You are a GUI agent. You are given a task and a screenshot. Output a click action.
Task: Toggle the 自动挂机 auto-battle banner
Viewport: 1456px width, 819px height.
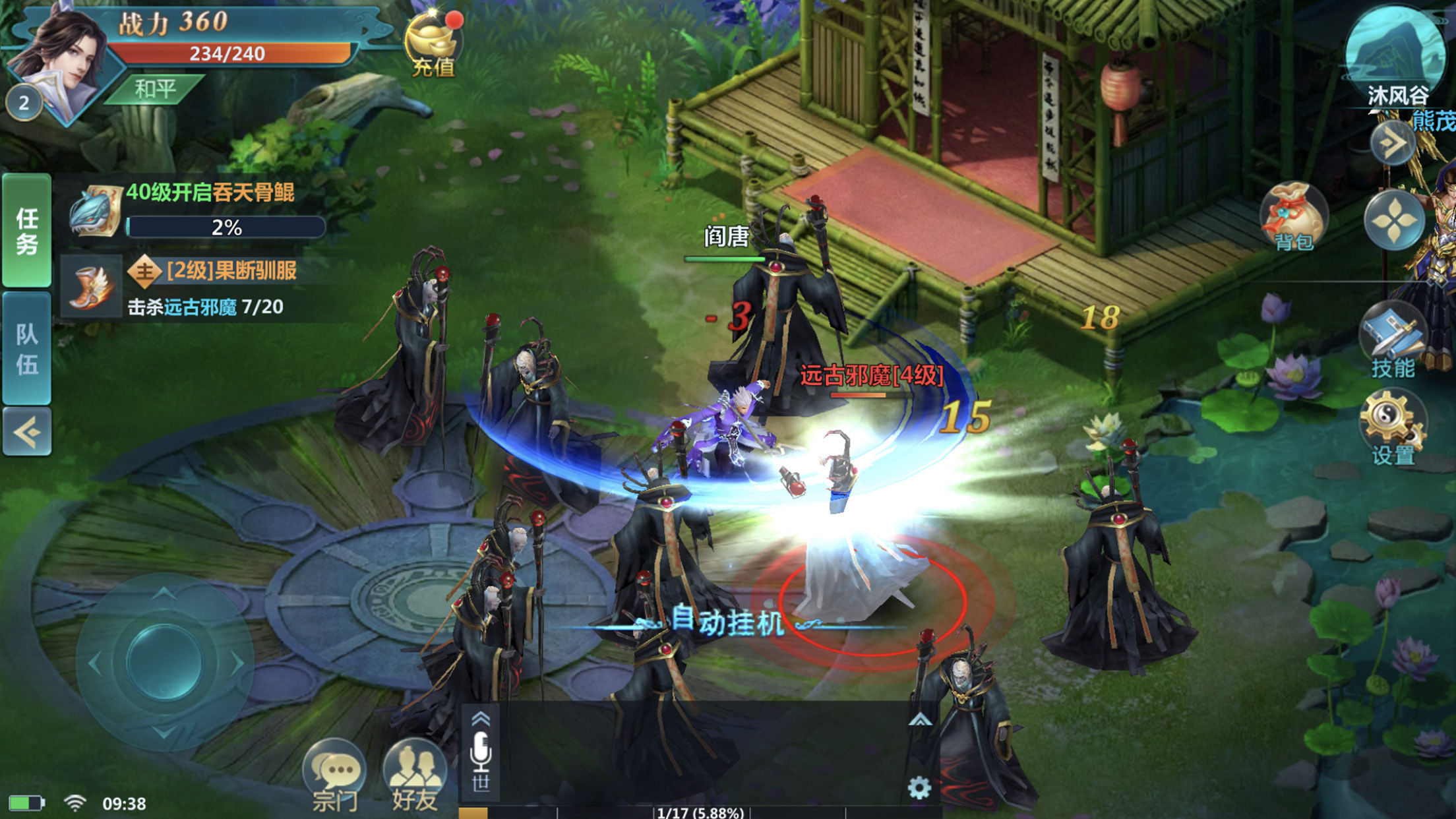pyautogui.click(x=728, y=622)
